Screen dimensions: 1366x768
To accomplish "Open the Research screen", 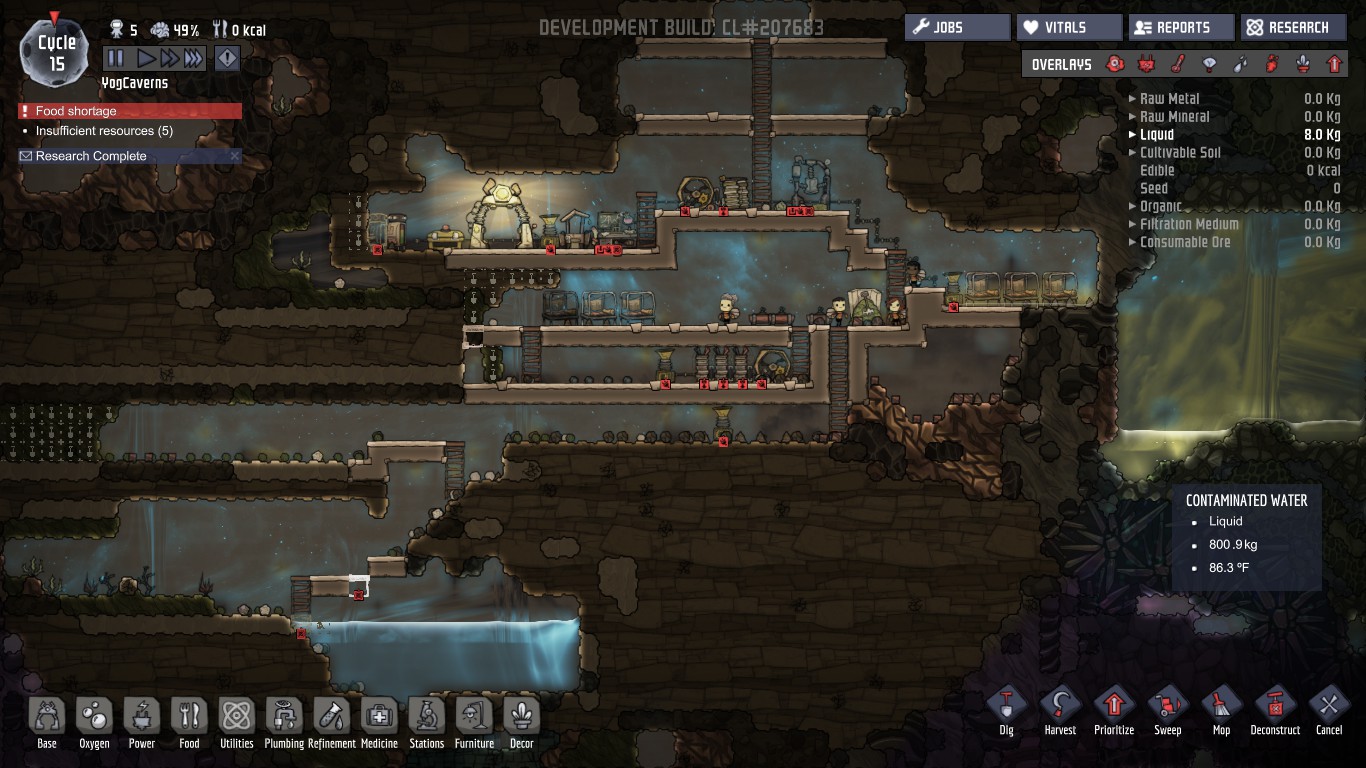I will 1293,28.
